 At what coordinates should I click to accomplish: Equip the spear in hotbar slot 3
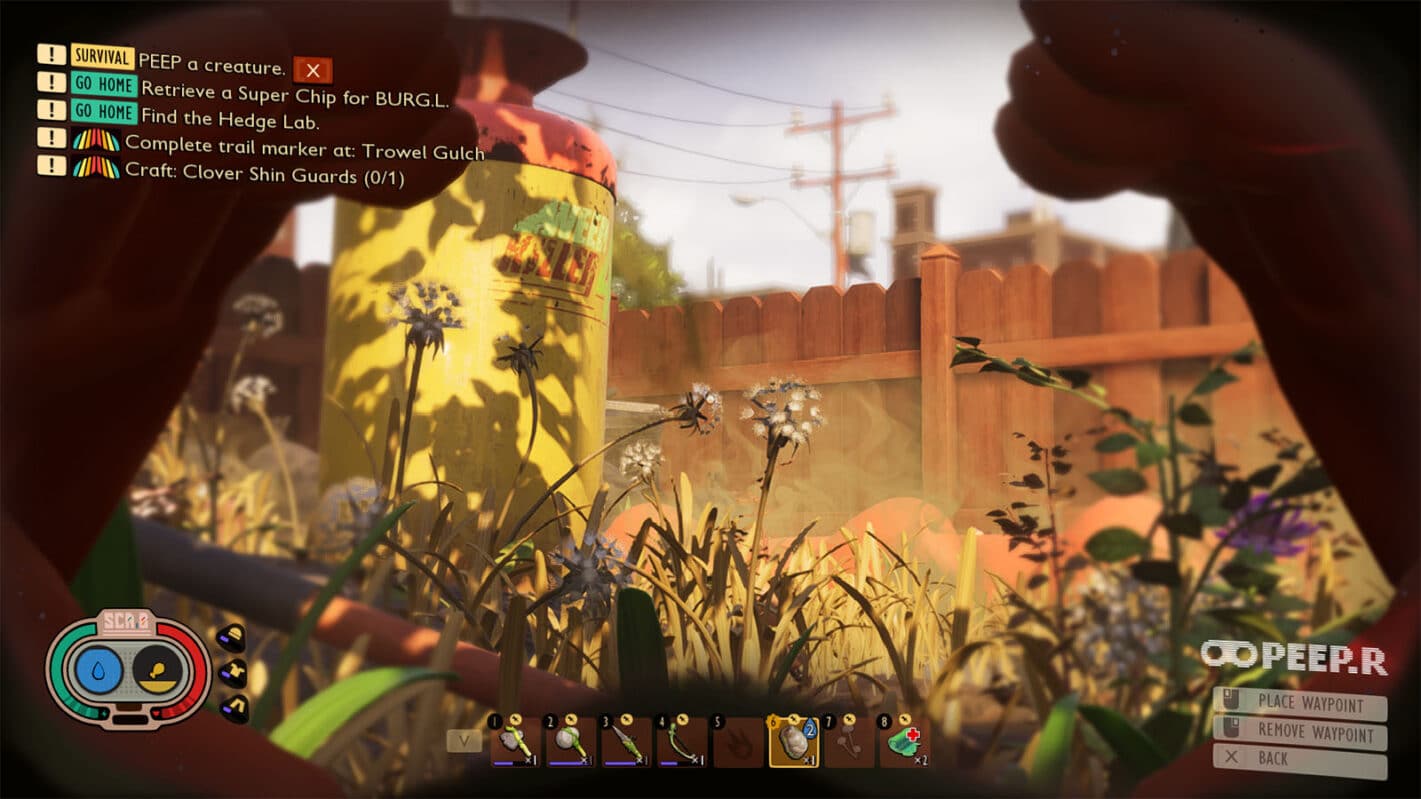626,743
